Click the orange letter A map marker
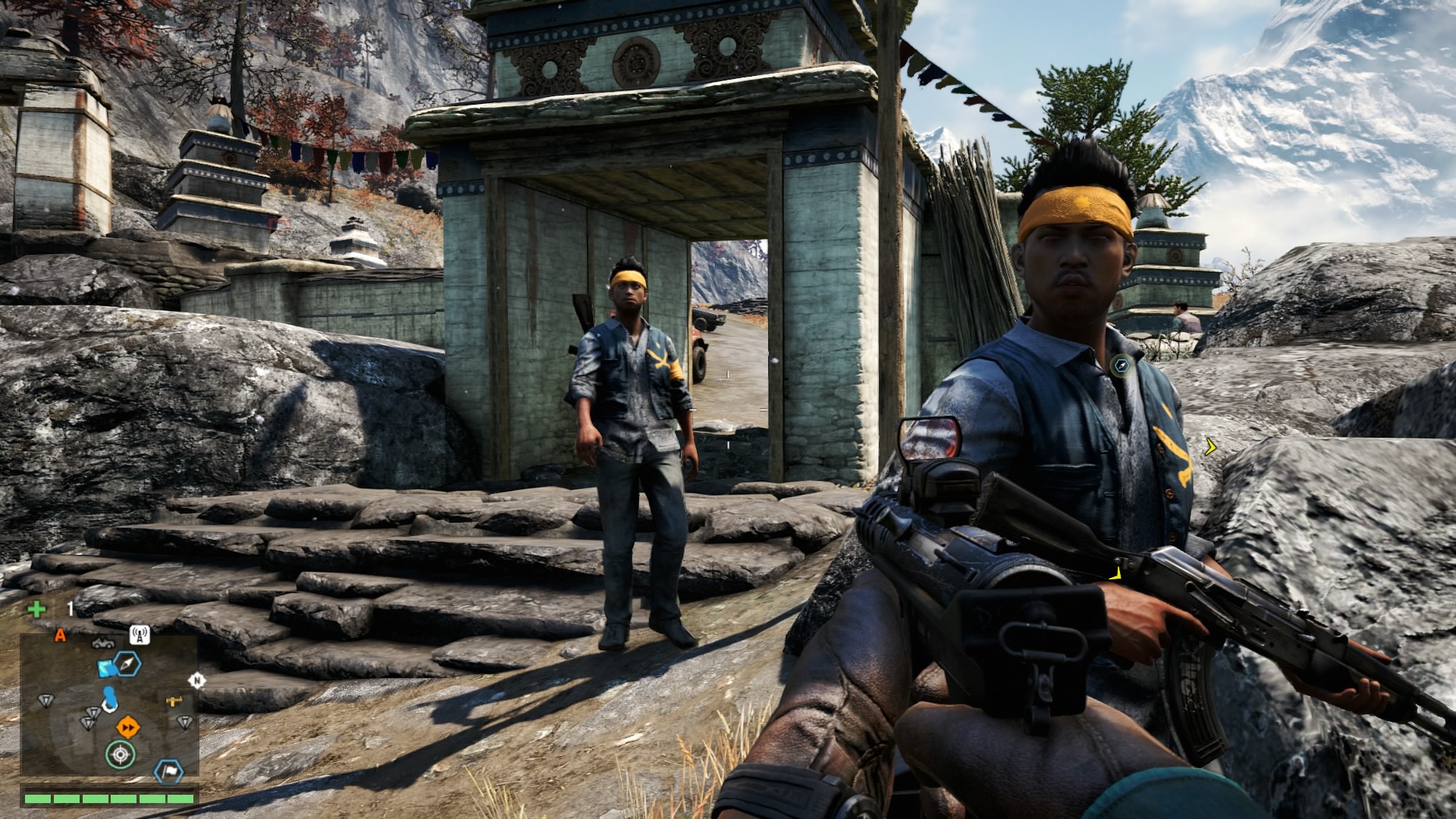 click(61, 635)
